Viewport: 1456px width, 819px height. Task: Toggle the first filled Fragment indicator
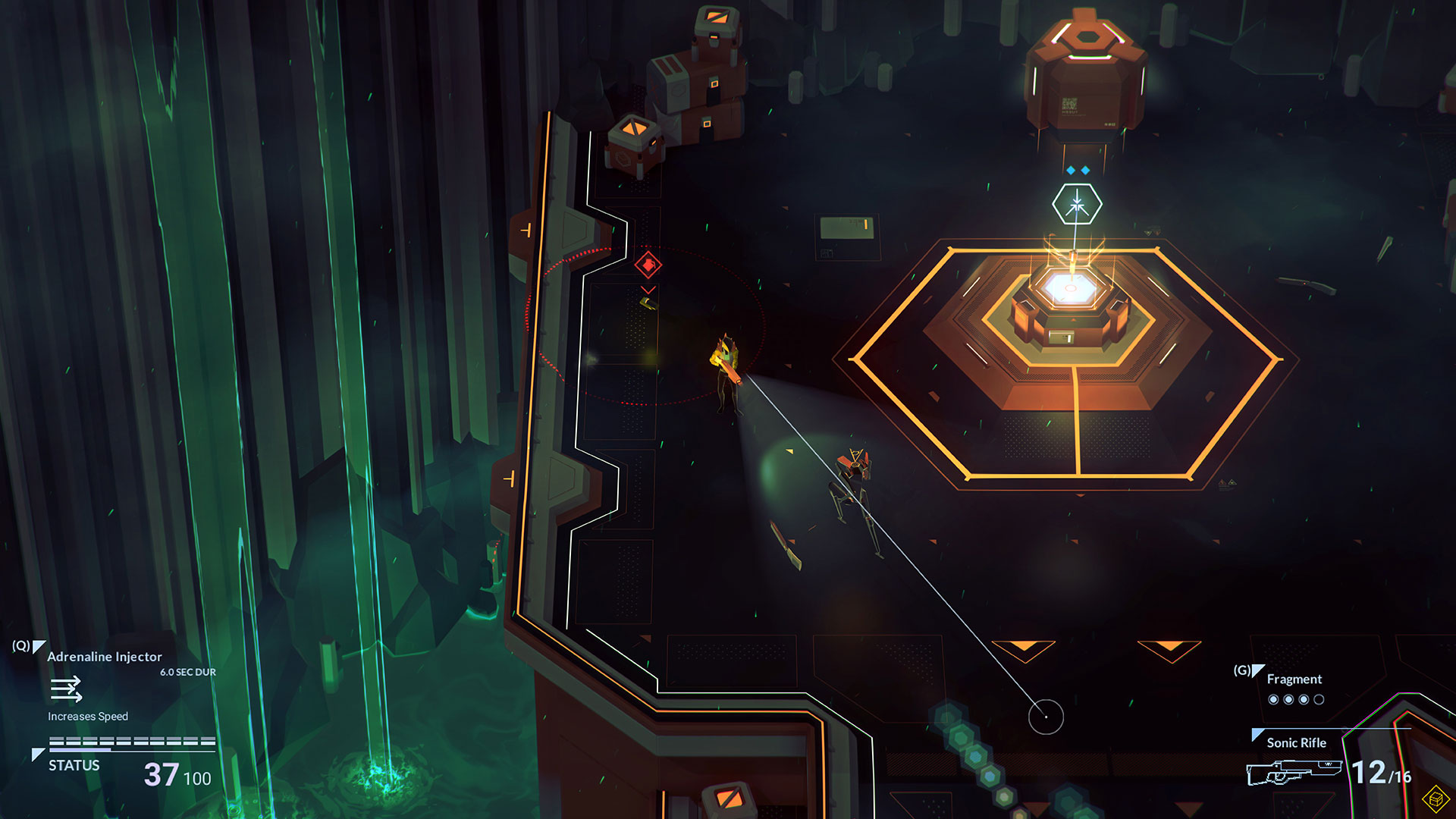(x=1273, y=699)
